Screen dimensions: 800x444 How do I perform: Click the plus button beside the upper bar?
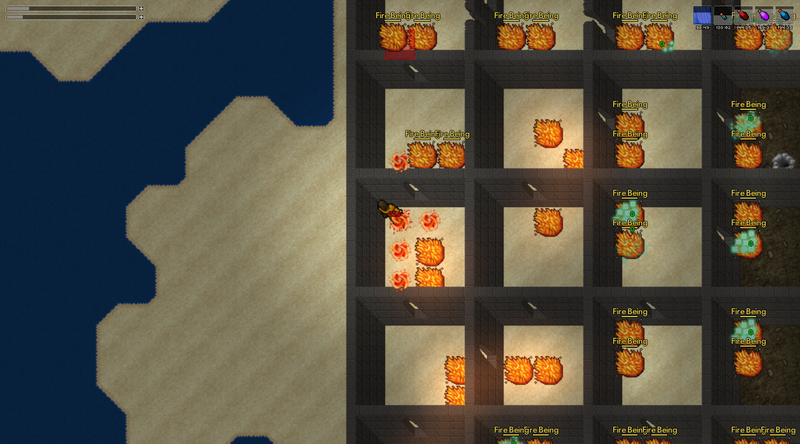pos(141,8)
